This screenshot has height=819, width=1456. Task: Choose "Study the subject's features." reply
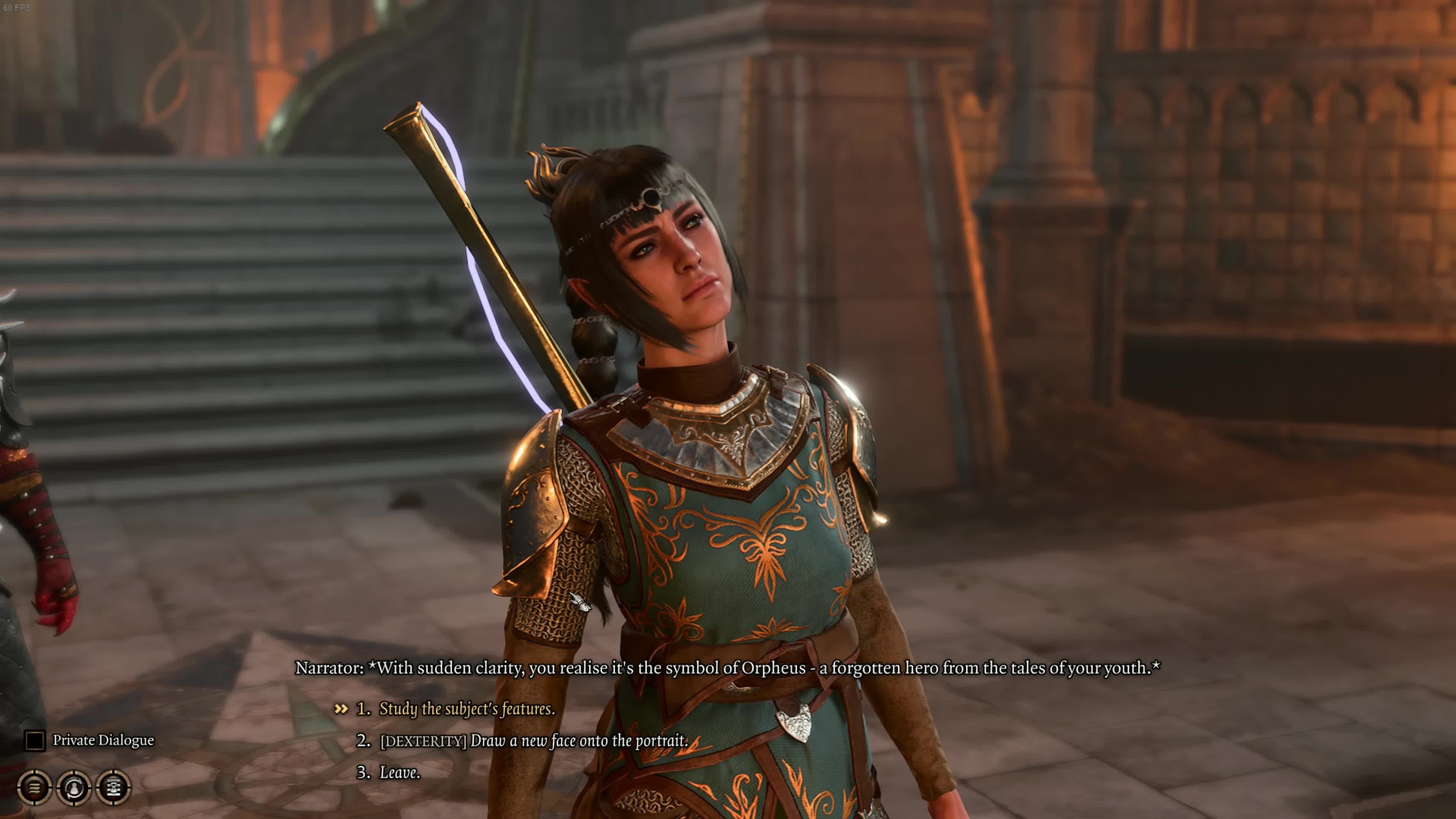(466, 709)
